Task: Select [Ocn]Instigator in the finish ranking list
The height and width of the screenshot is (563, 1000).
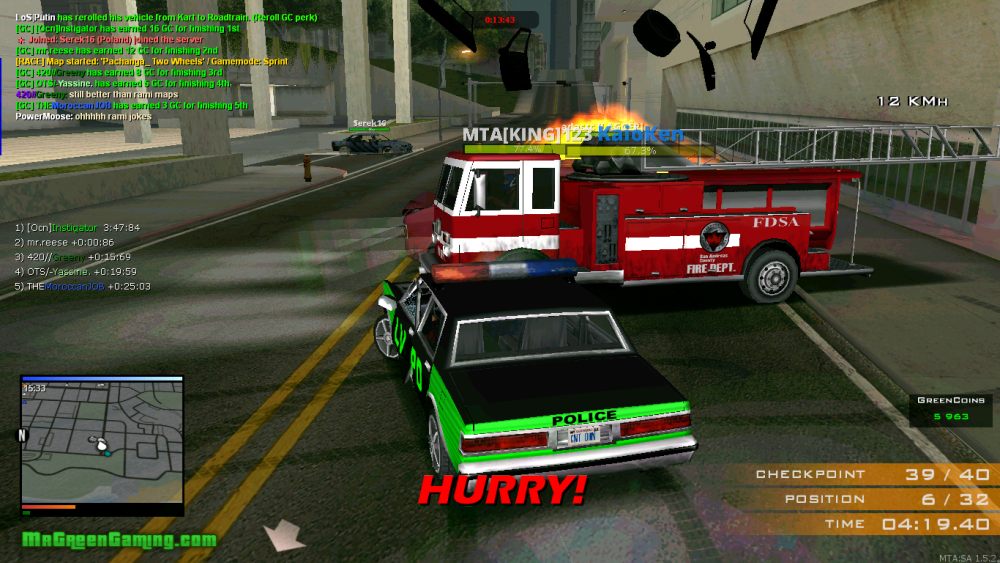Action: tap(77, 228)
